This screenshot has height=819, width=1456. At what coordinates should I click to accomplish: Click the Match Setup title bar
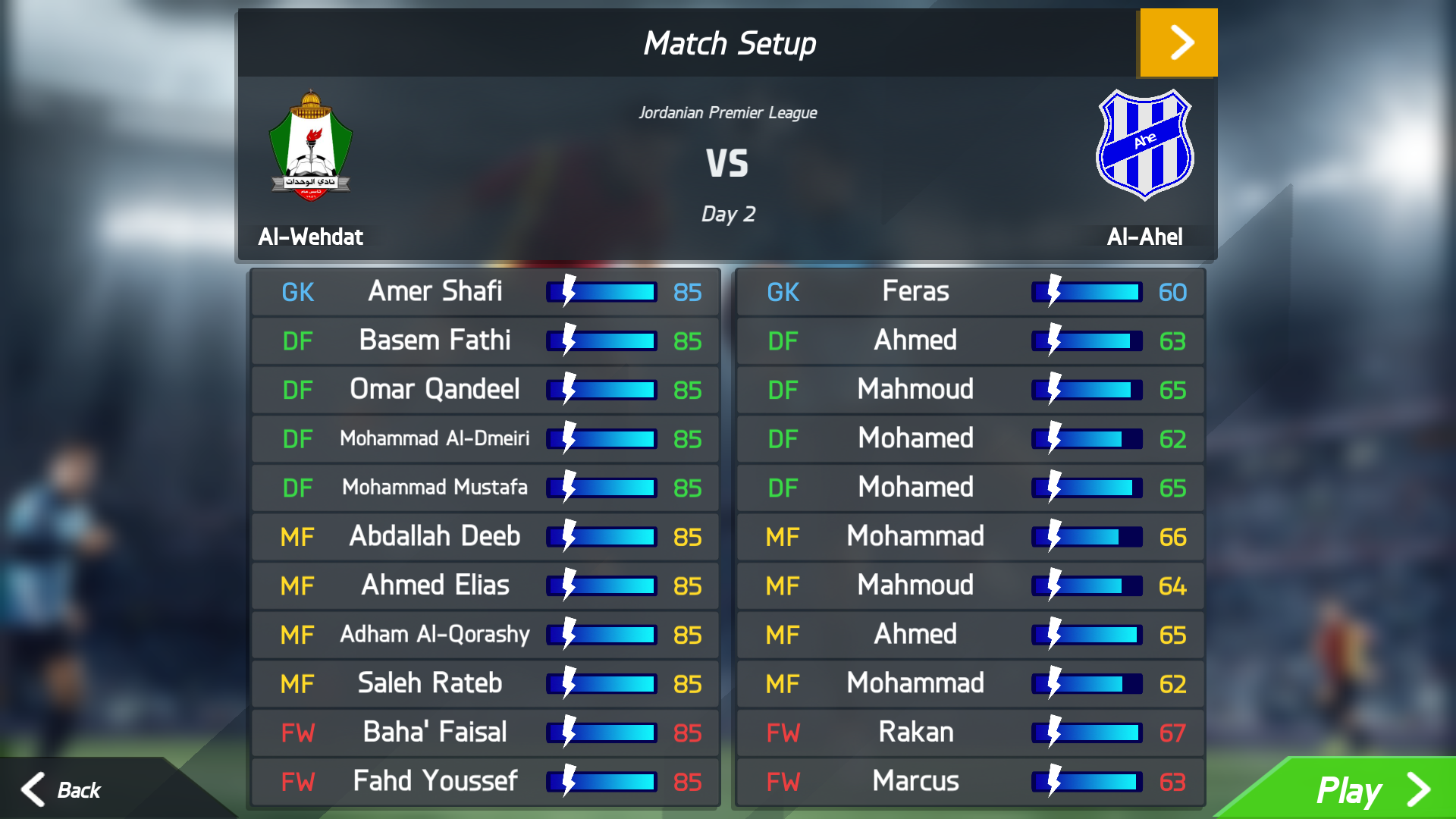pyautogui.click(x=728, y=42)
